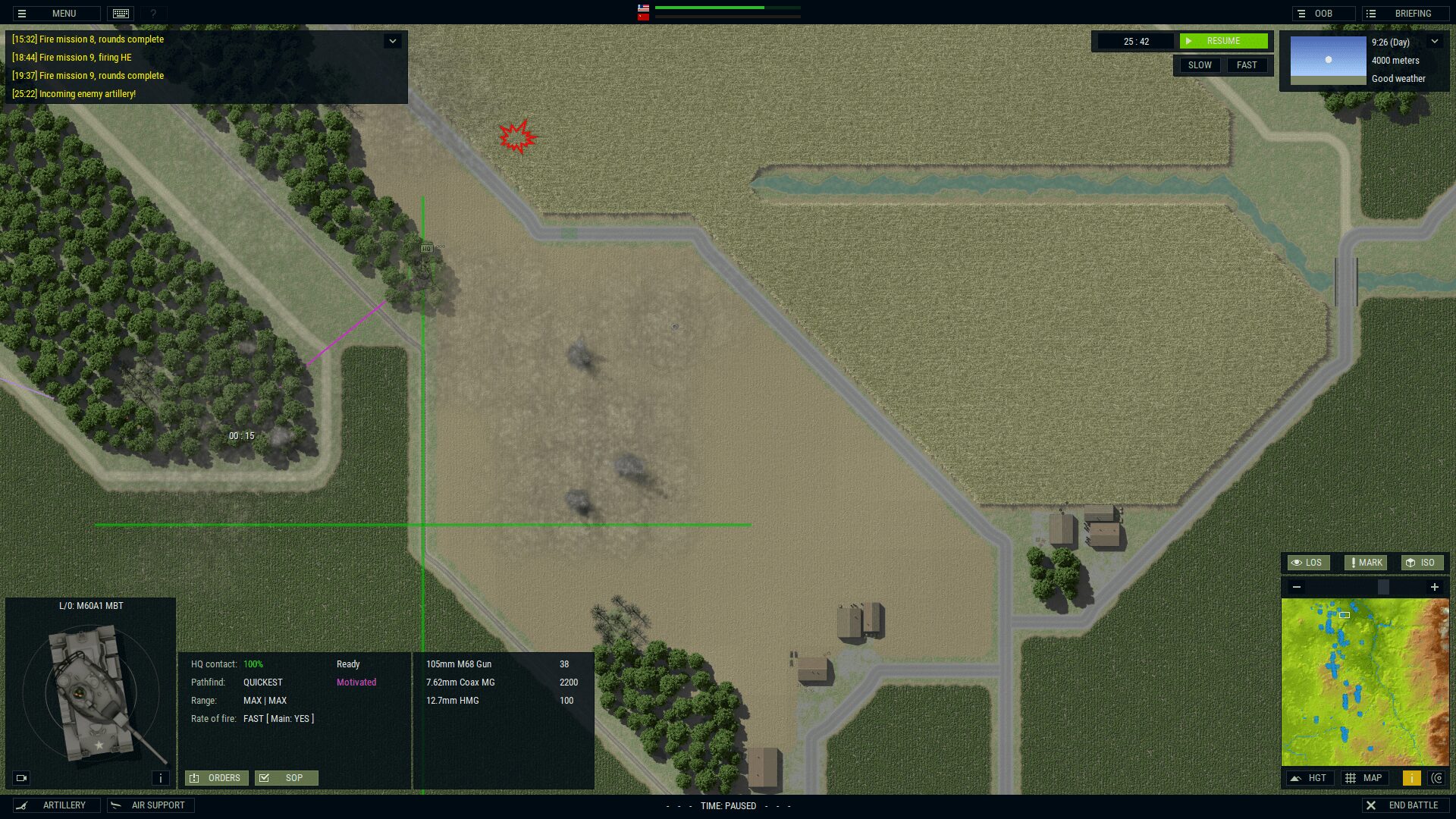The height and width of the screenshot is (819, 1456).
Task: Zoom in the minimap with plus
Action: (x=1434, y=587)
